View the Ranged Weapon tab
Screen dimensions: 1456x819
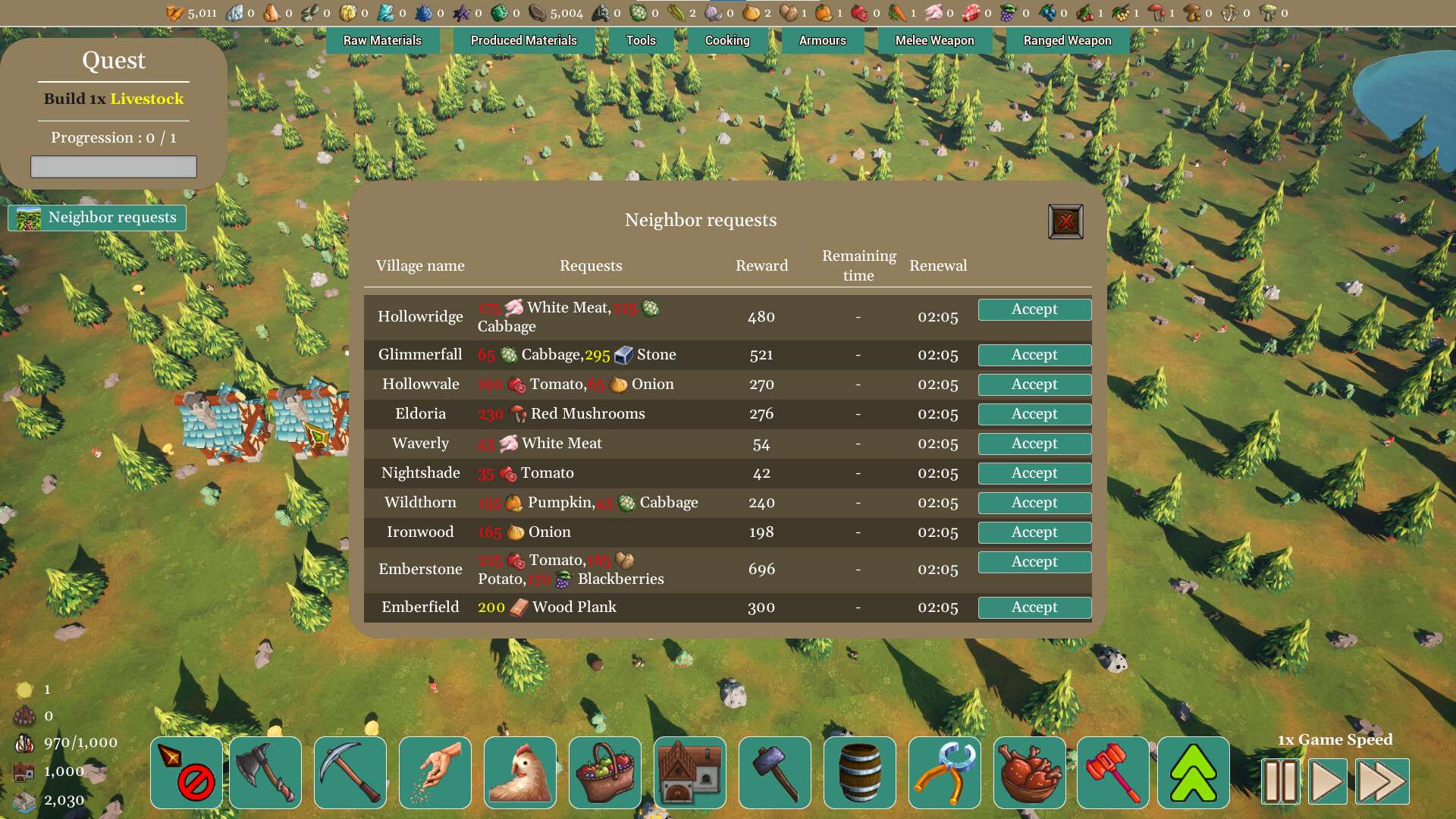(1067, 40)
